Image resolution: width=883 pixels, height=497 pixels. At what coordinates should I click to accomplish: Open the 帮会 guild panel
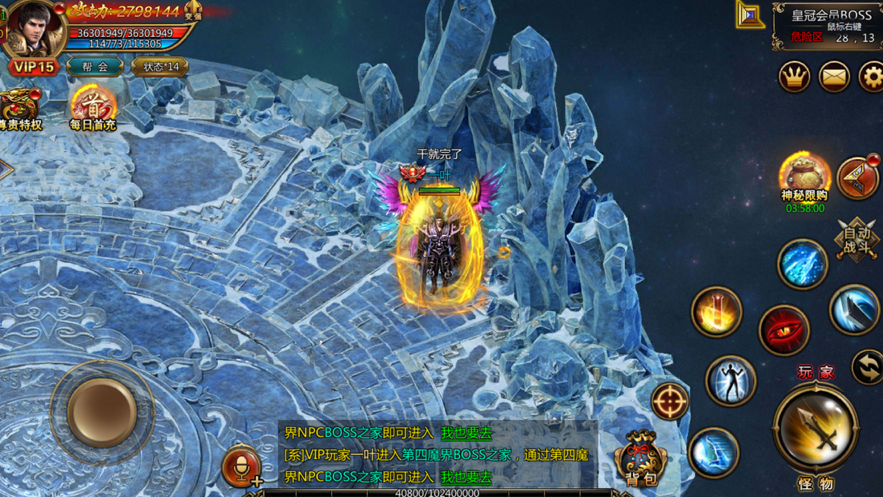click(95, 67)
